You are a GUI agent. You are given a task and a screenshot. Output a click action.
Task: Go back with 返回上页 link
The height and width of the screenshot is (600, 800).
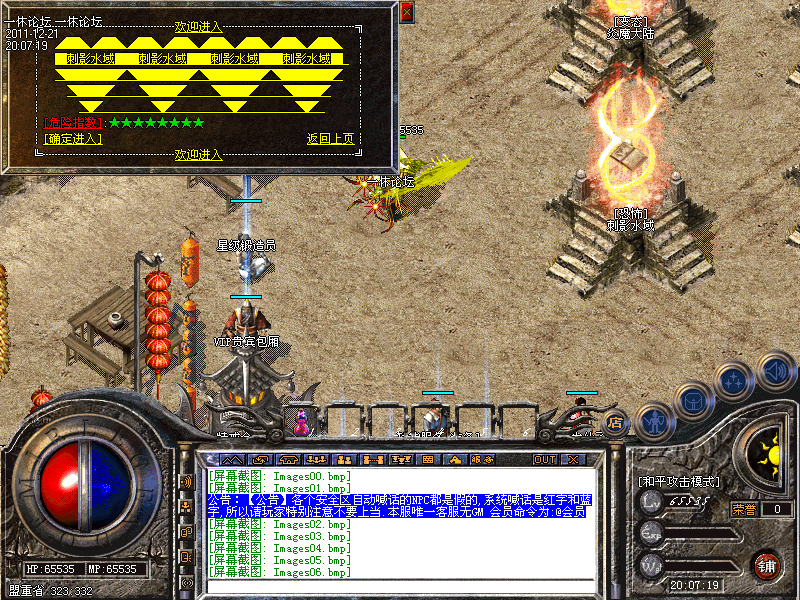point(330,139)
